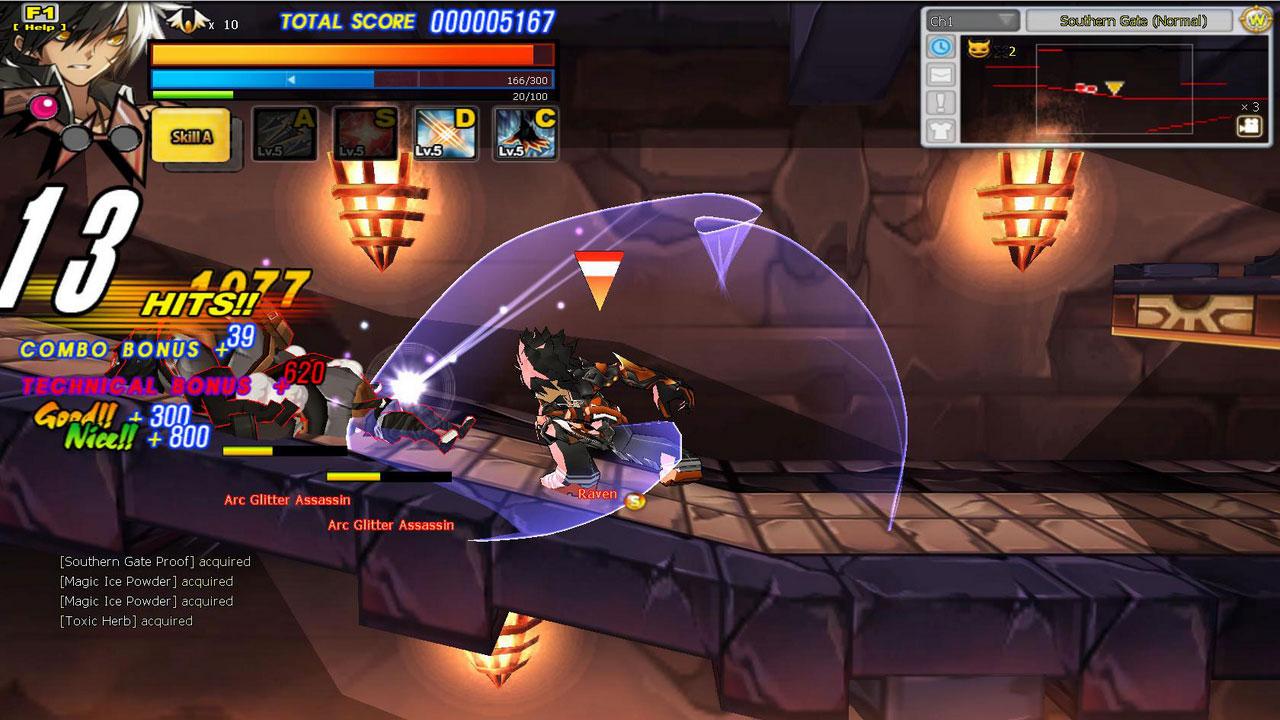Image resolution: width=1280 pixels, height=720 pixels.
Task: Click the Southern Gate (Normal) title bar
Action: click(1132, 21)
